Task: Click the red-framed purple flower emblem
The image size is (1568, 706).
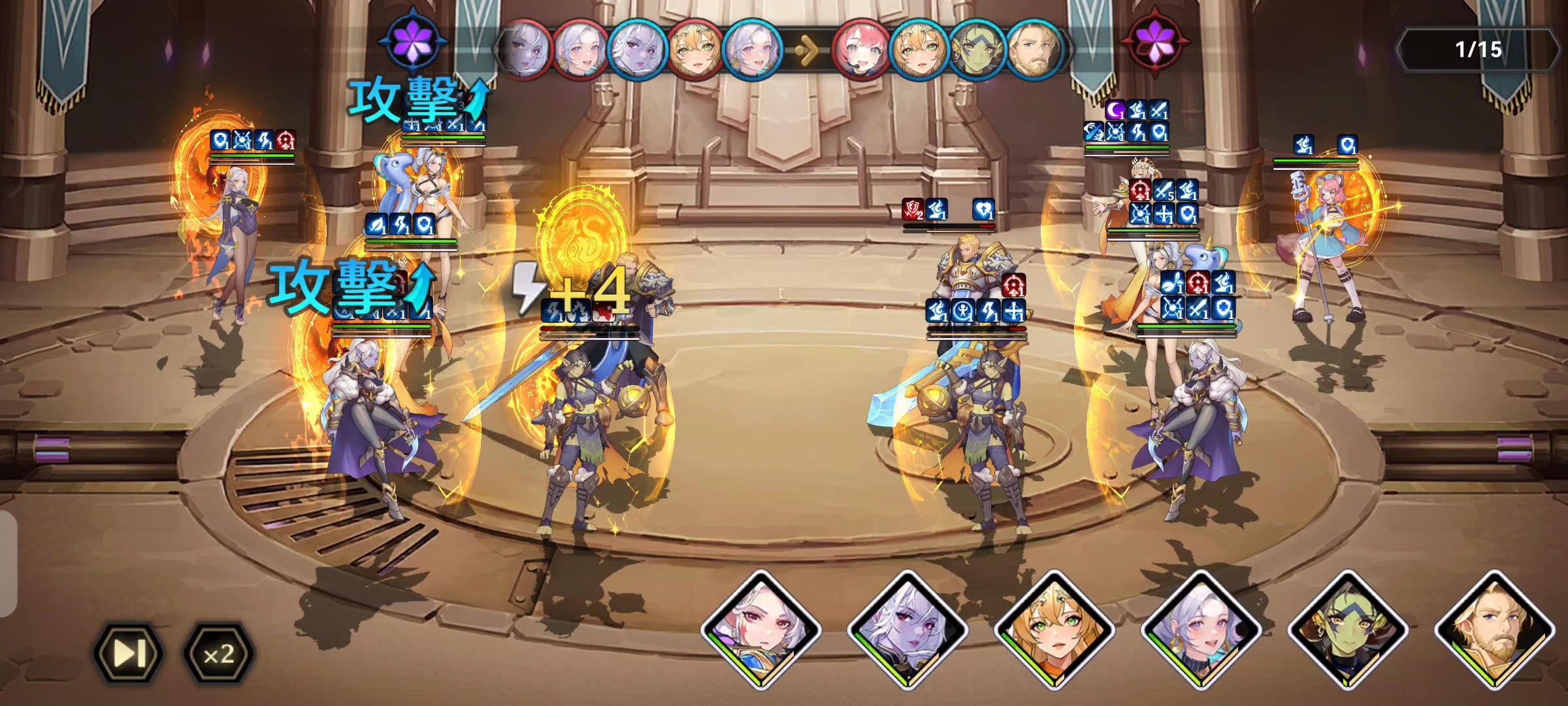Action: (1155, 41)
